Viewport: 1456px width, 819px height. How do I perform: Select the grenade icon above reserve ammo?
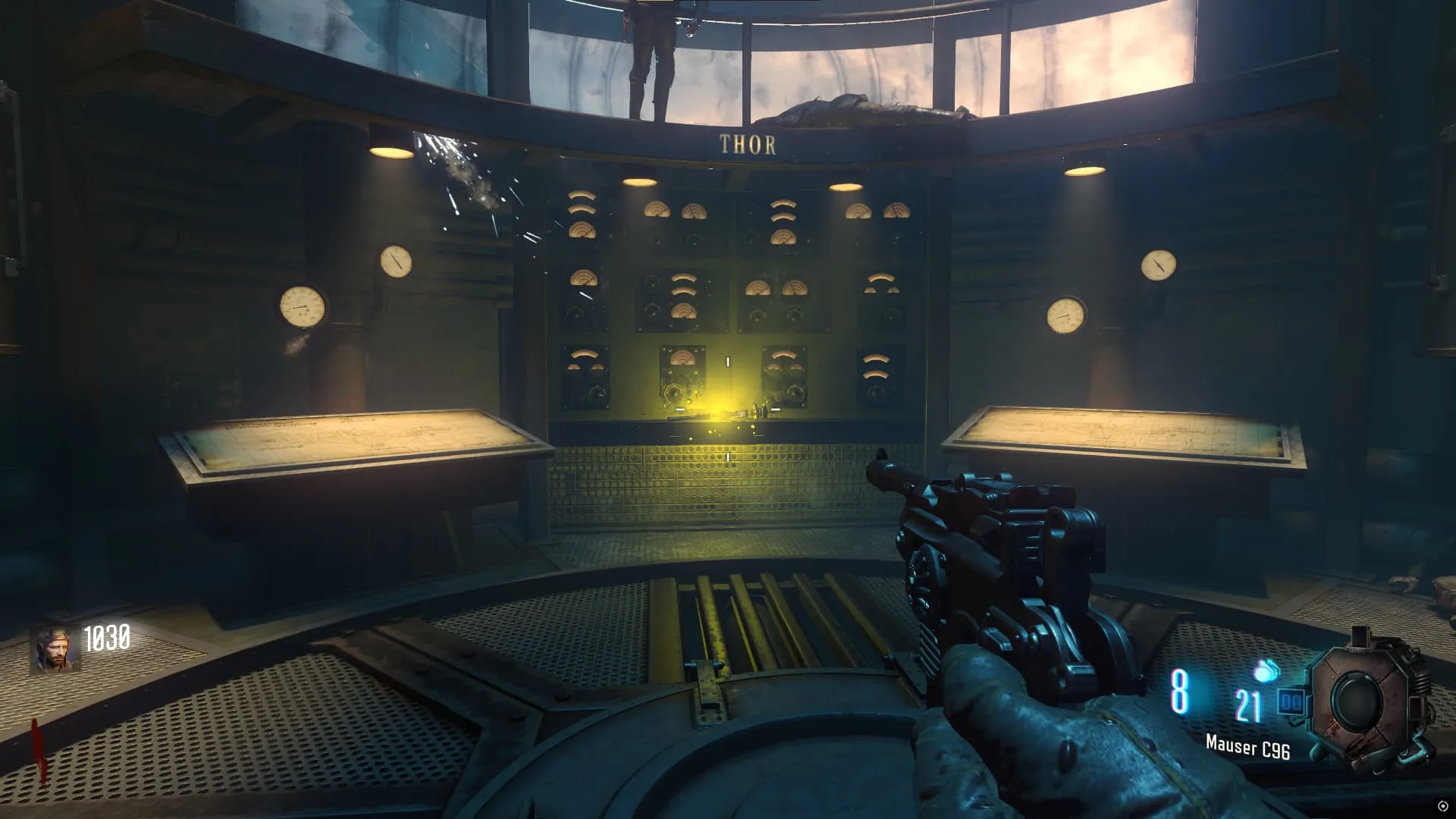click(x=1266, y=670)
